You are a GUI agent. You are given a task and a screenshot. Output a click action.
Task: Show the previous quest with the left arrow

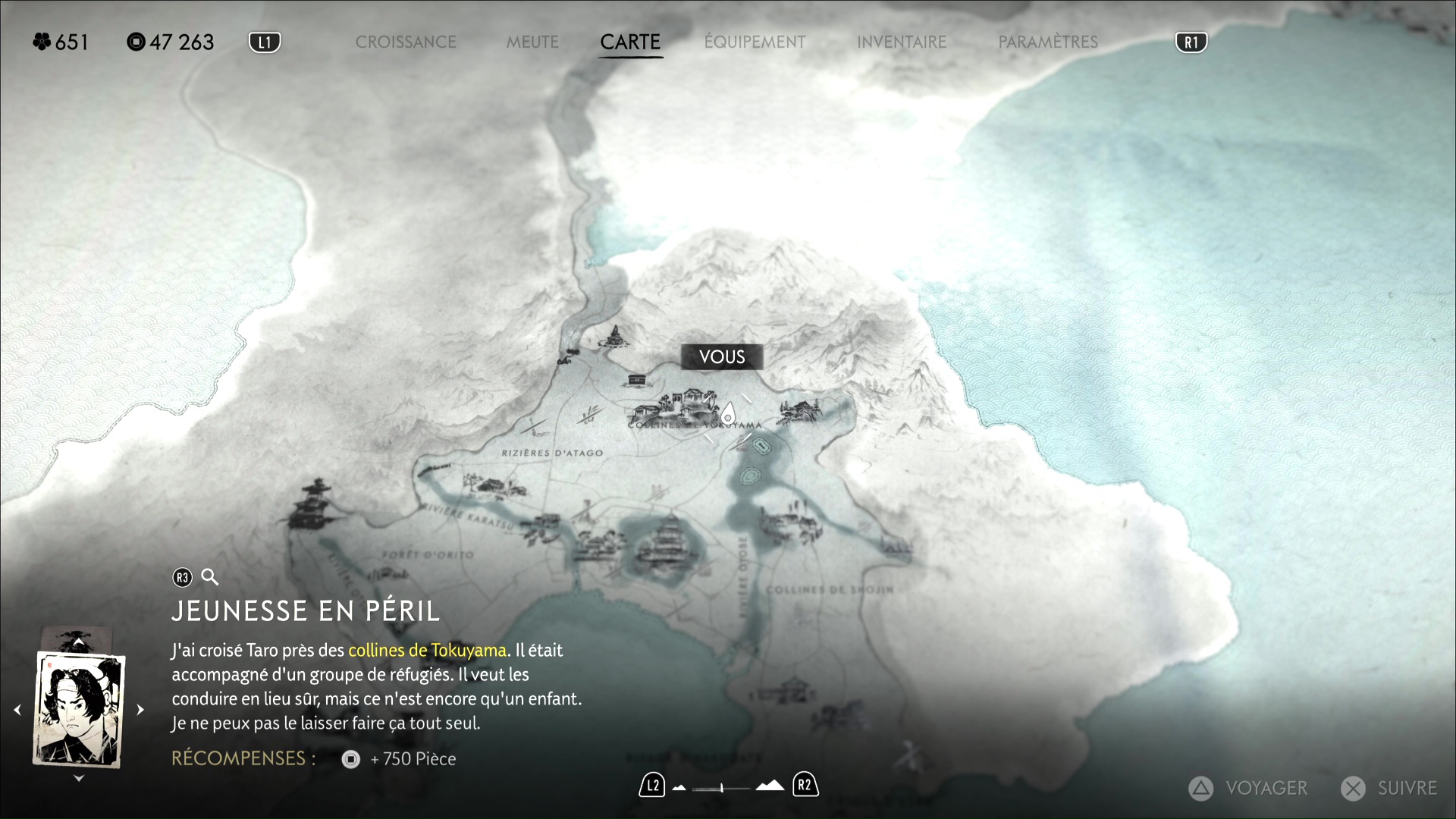pyautogui.click(x=17, y=710)
